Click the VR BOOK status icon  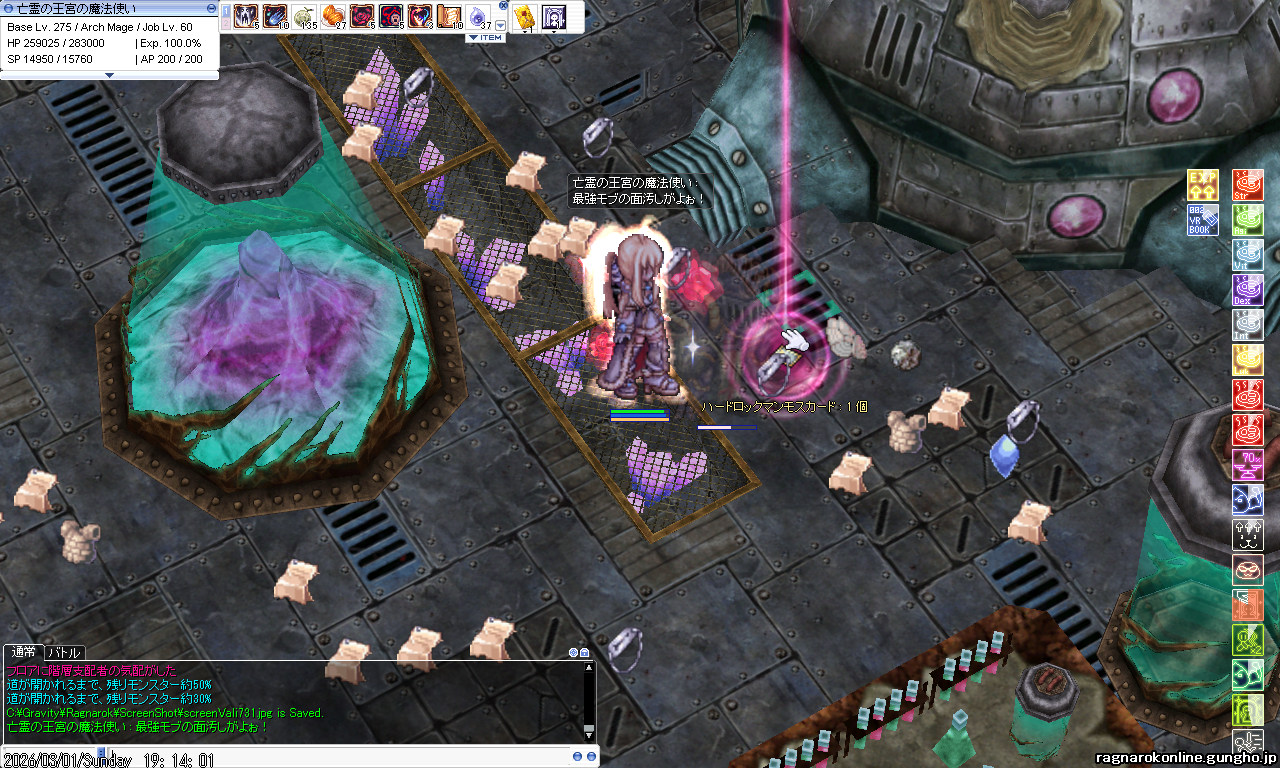[x=1202, y=220]
